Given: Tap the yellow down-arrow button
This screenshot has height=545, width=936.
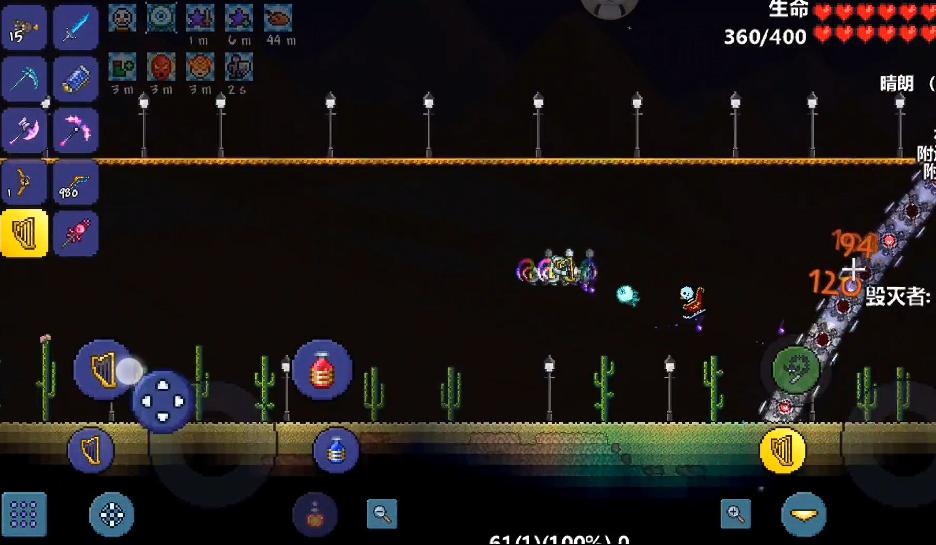Looking at the screenshot, I should 803,515.
